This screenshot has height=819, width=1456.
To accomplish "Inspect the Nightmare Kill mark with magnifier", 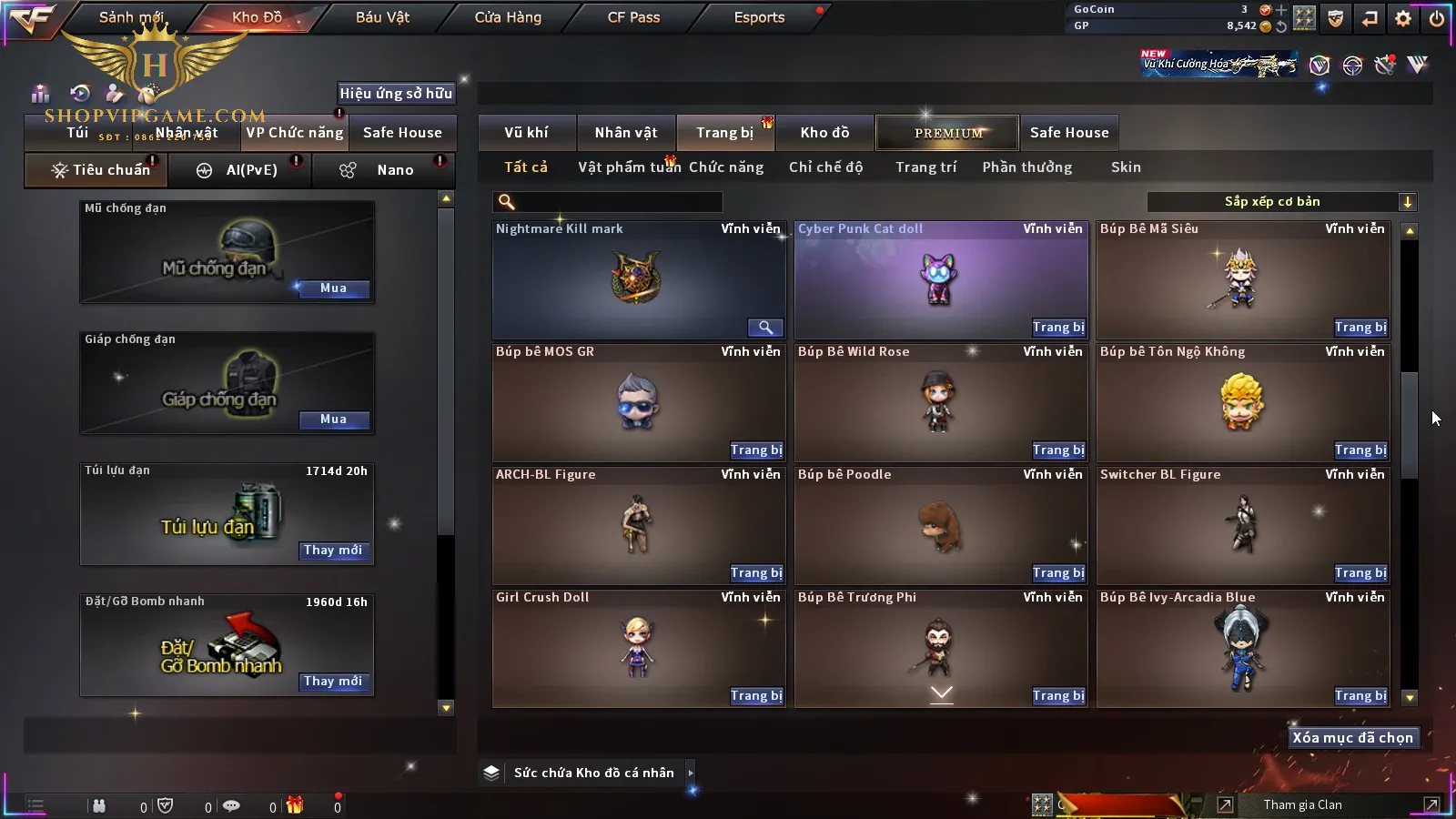I will click(x=765, y=328).
